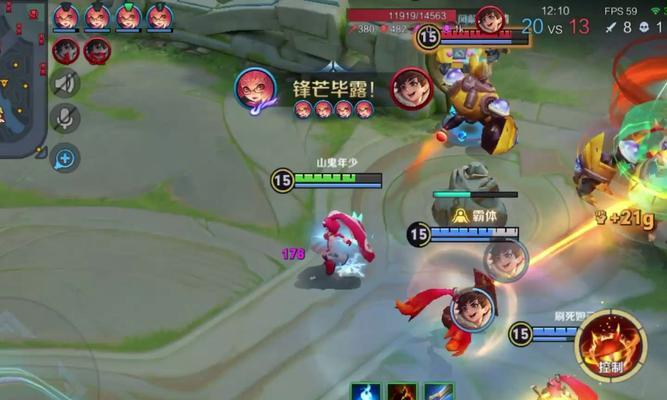Select the orange slash item icon
Screen dimensions: 667x400
[402, 391]
